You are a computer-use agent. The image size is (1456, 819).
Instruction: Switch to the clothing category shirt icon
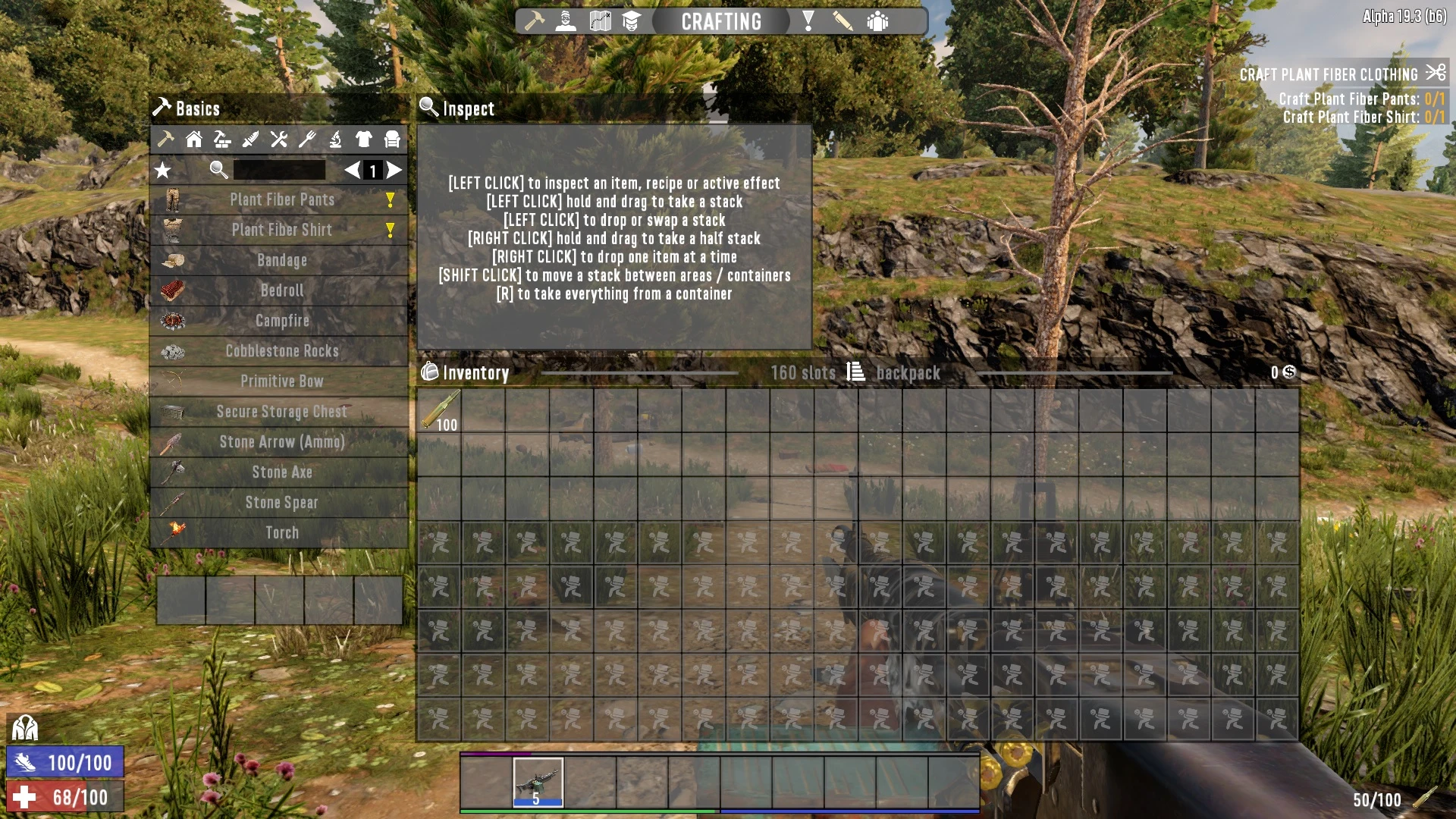(x=363, y=139)
